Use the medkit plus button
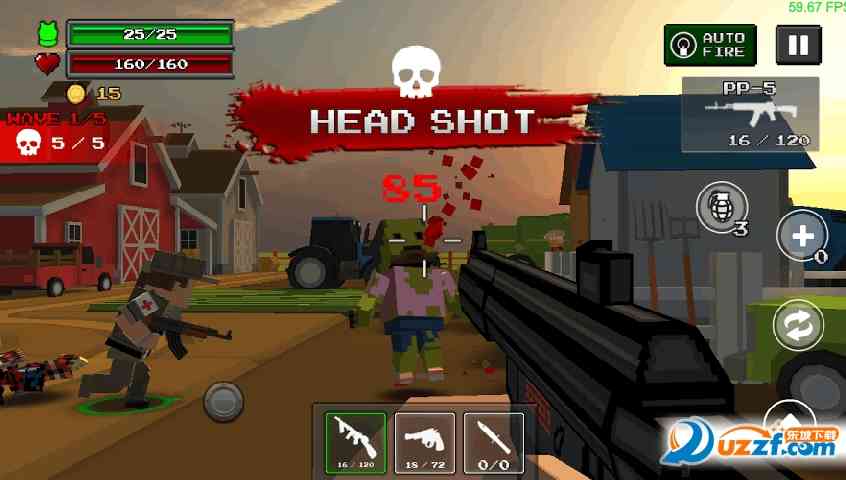This screenshot has height=480, width=846. (801, 237)
